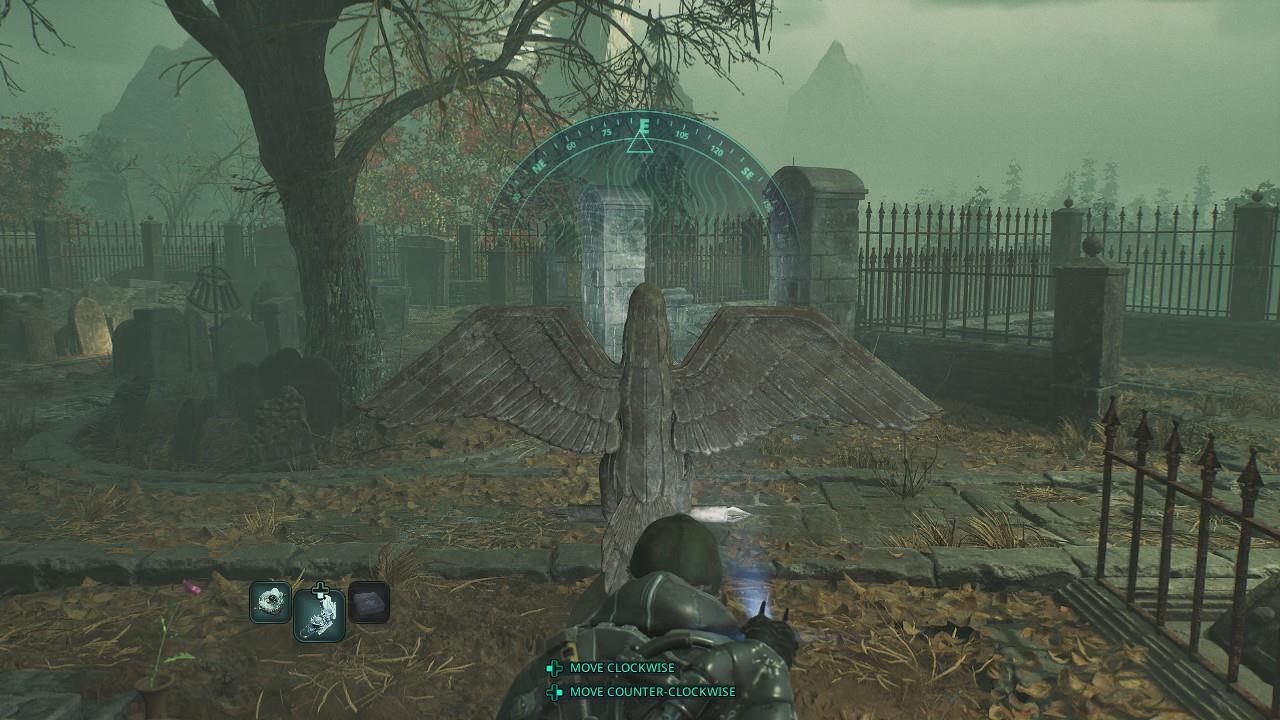Screen dimensions: 1280x720
Task: Click the winged angel statue's head
Action: coord(644,310)
